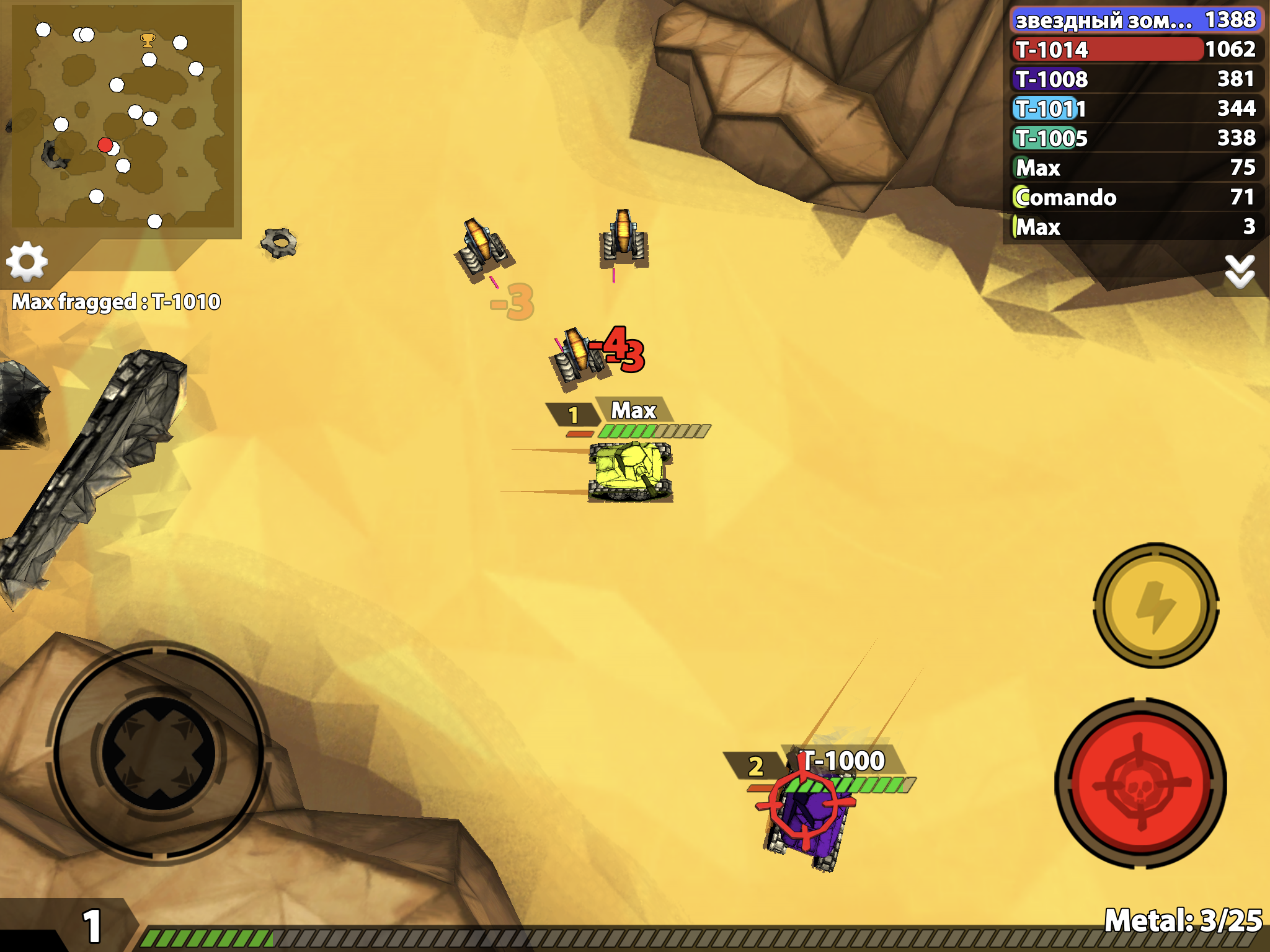
Task: Open the settings gear menu
Action: [x=27, y=262]
